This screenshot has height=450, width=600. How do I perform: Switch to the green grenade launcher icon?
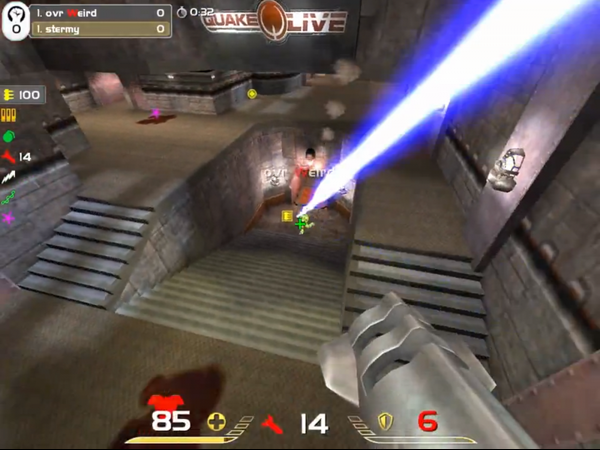[x=9, y=137]
